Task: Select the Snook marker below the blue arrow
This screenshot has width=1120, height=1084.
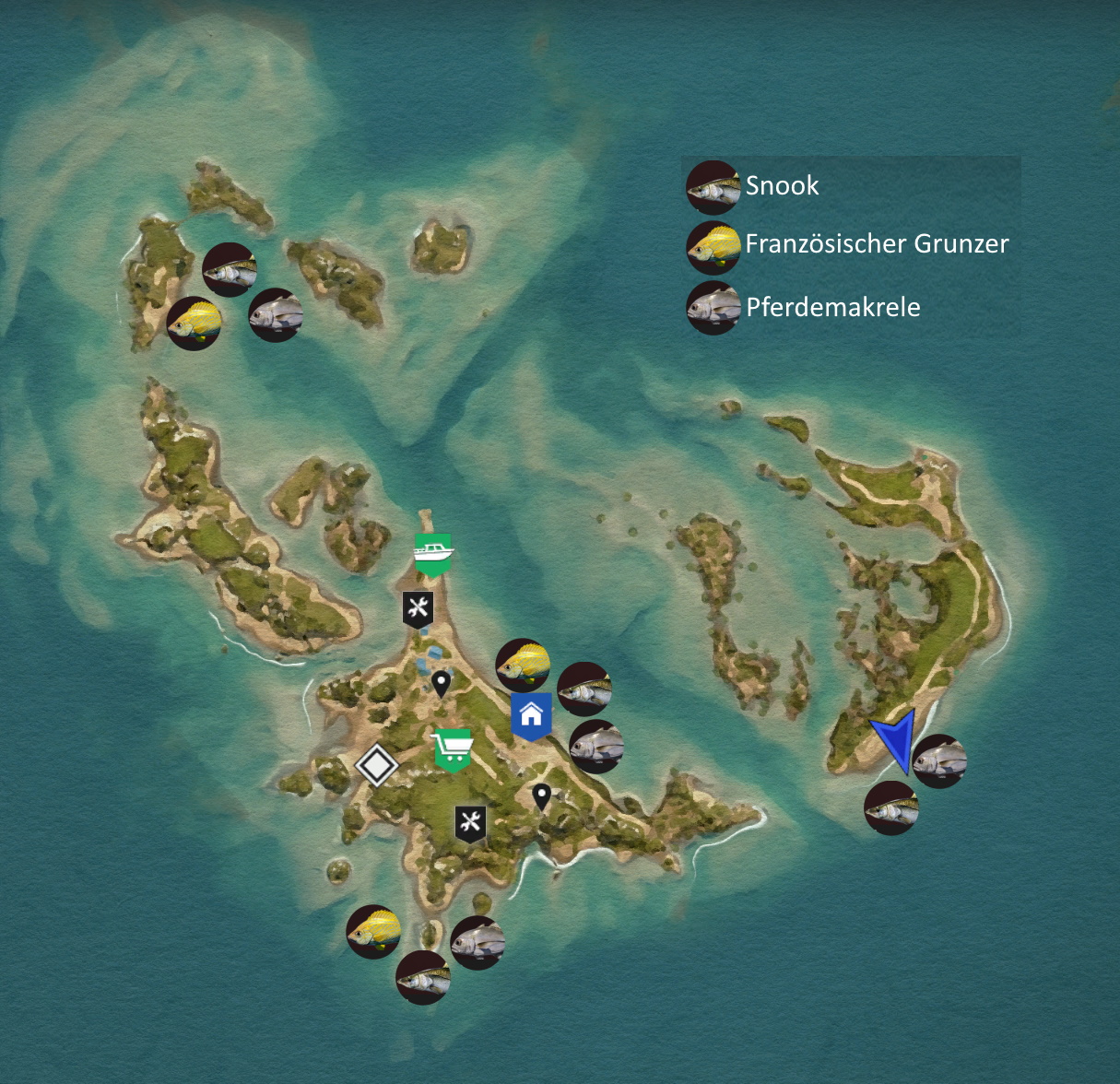Action: (890, 808)
